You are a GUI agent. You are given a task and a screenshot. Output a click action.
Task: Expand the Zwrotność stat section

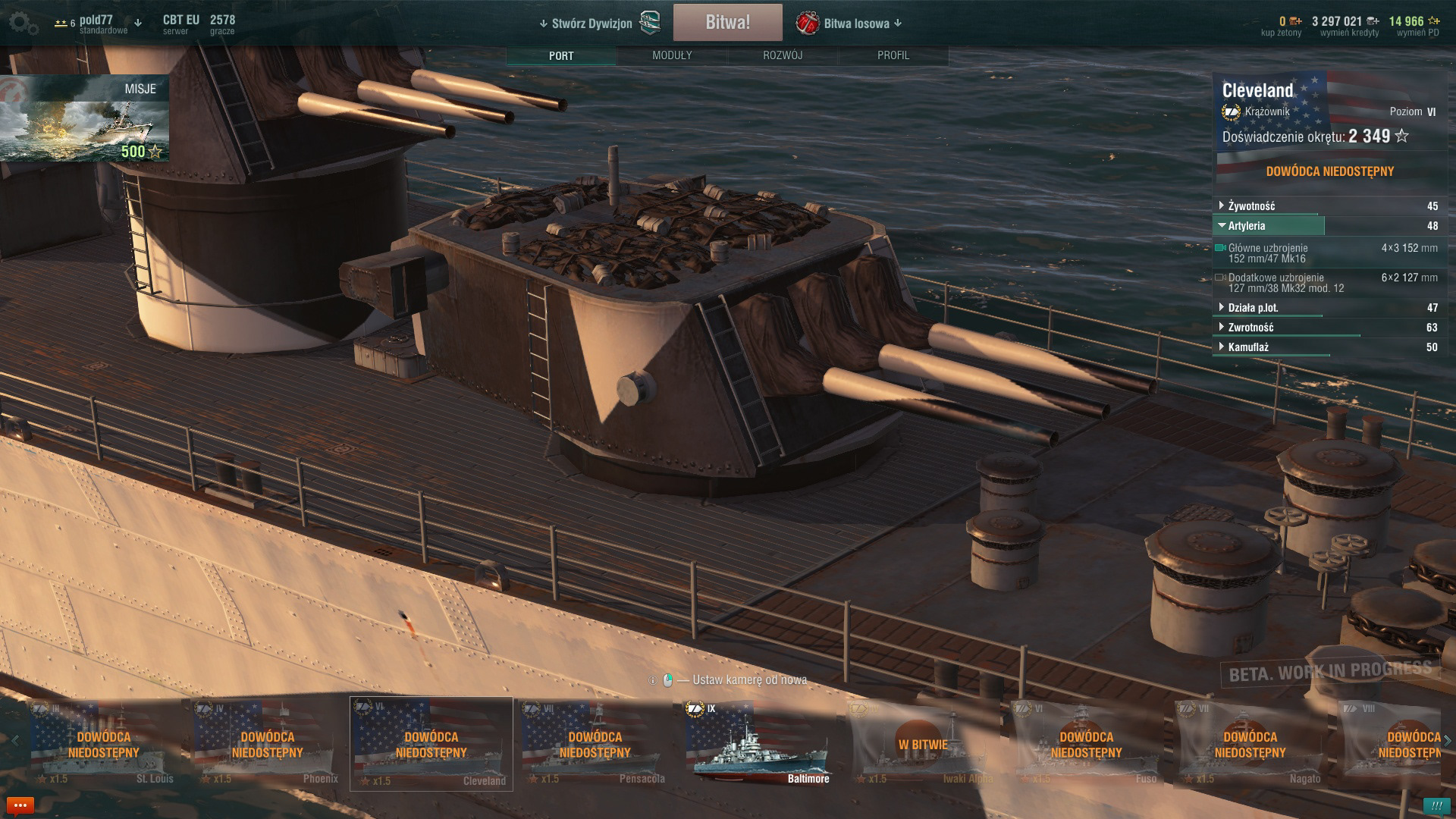tap(1250, 328)
